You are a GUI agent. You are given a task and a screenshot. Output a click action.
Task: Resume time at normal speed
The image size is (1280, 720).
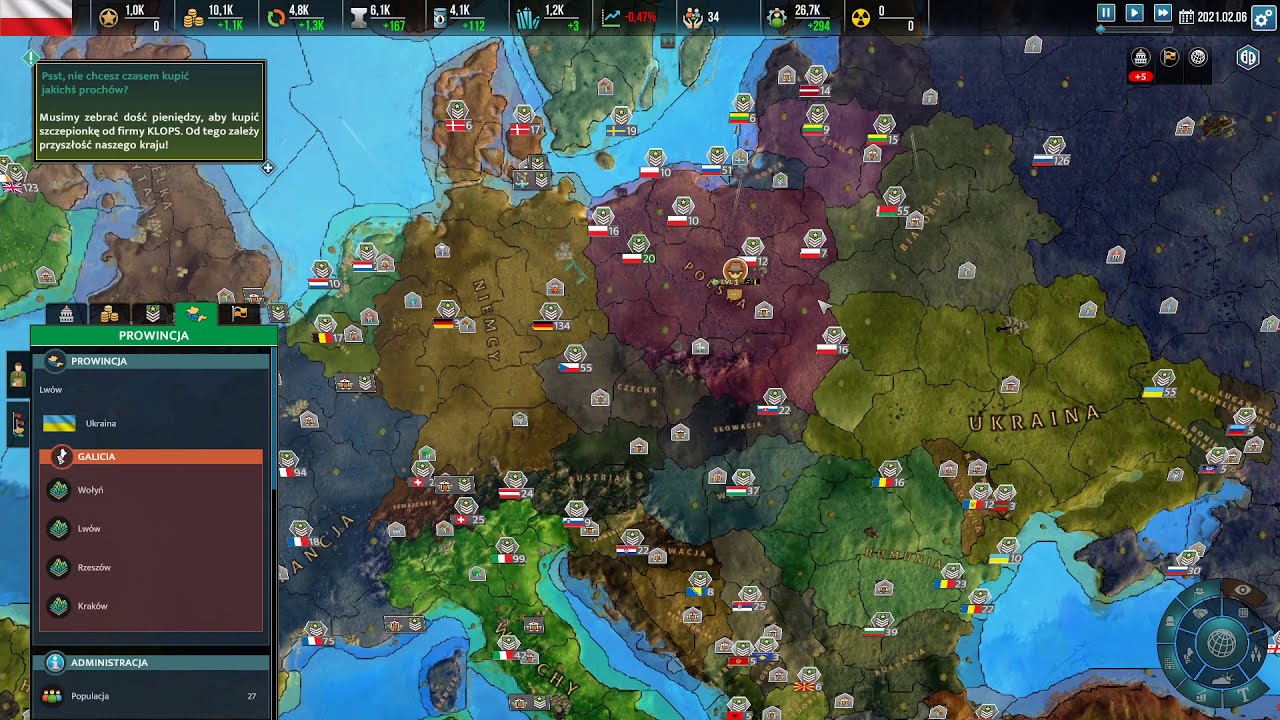tap(1134, 13)
